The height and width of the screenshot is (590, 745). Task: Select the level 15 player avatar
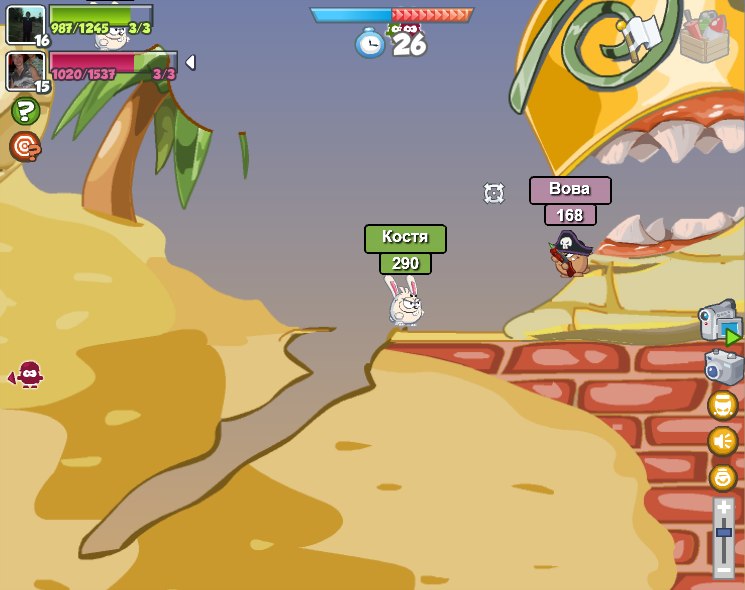pos(25,70)
